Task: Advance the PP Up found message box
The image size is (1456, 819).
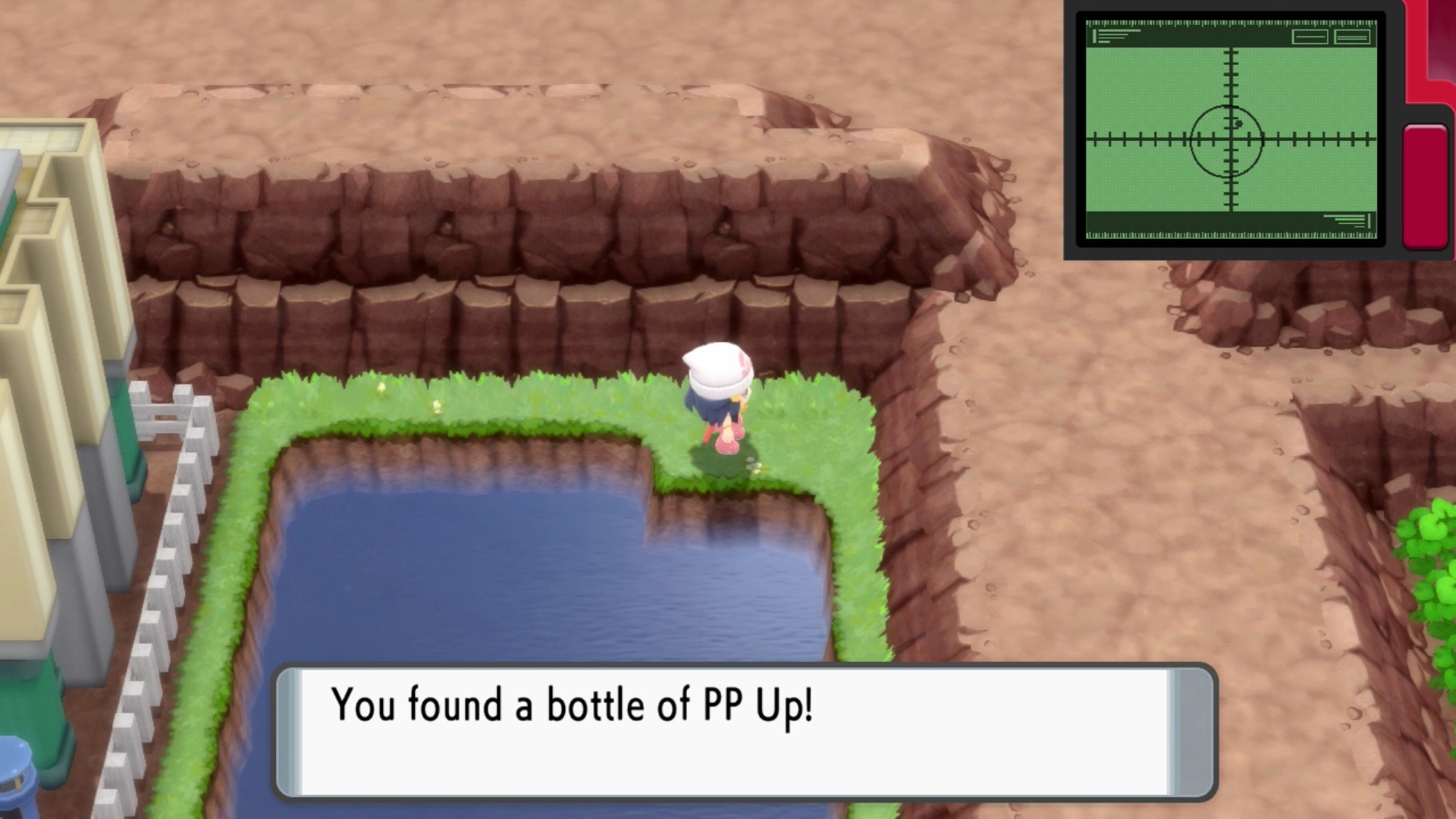Action: click(x=745, y=730)
